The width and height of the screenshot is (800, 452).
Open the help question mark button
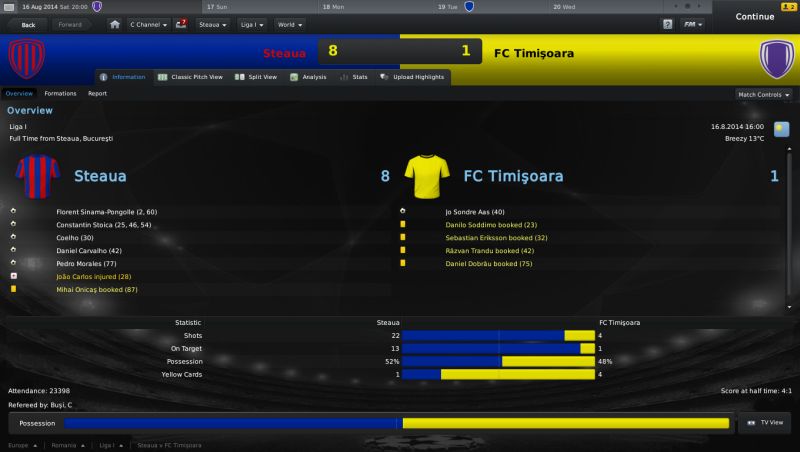coord(668,23)
